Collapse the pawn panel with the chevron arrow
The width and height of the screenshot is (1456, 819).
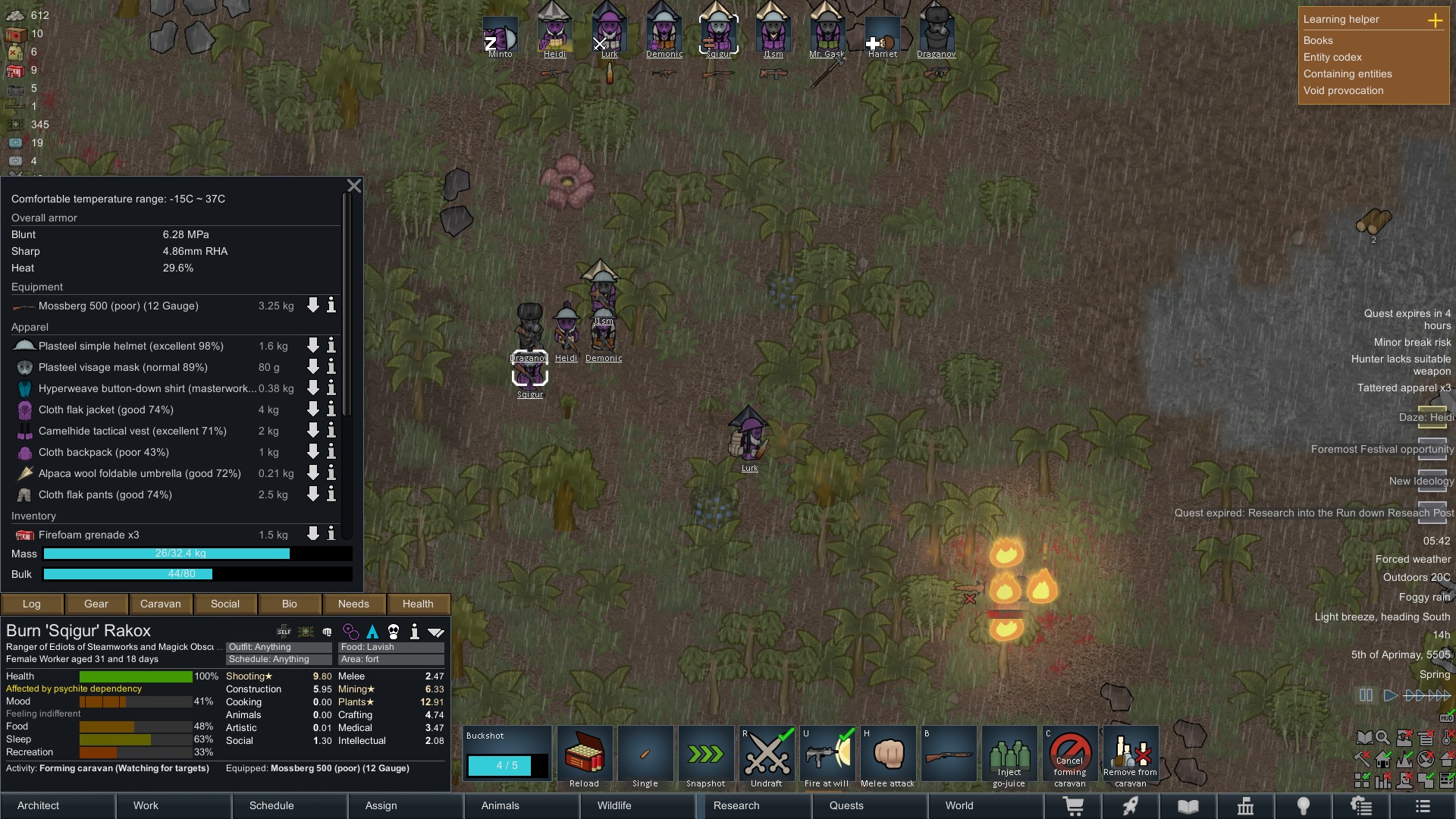point(436,631)
